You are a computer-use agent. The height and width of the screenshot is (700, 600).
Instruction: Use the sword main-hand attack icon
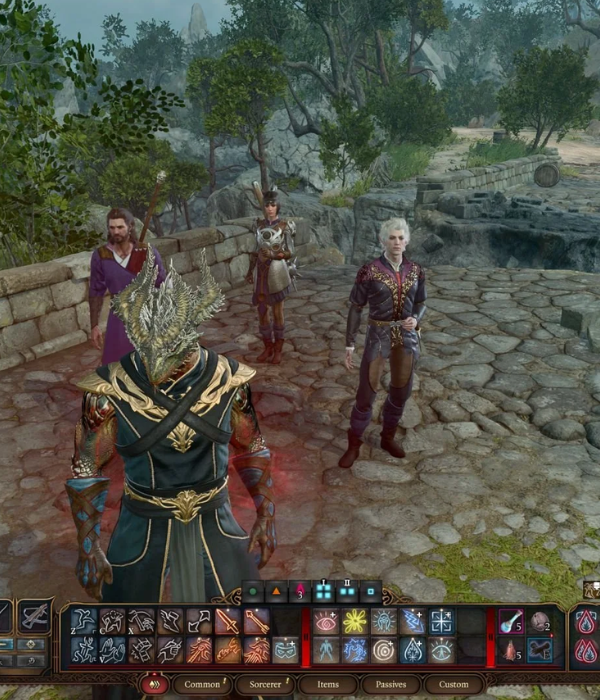pos(228,622)
